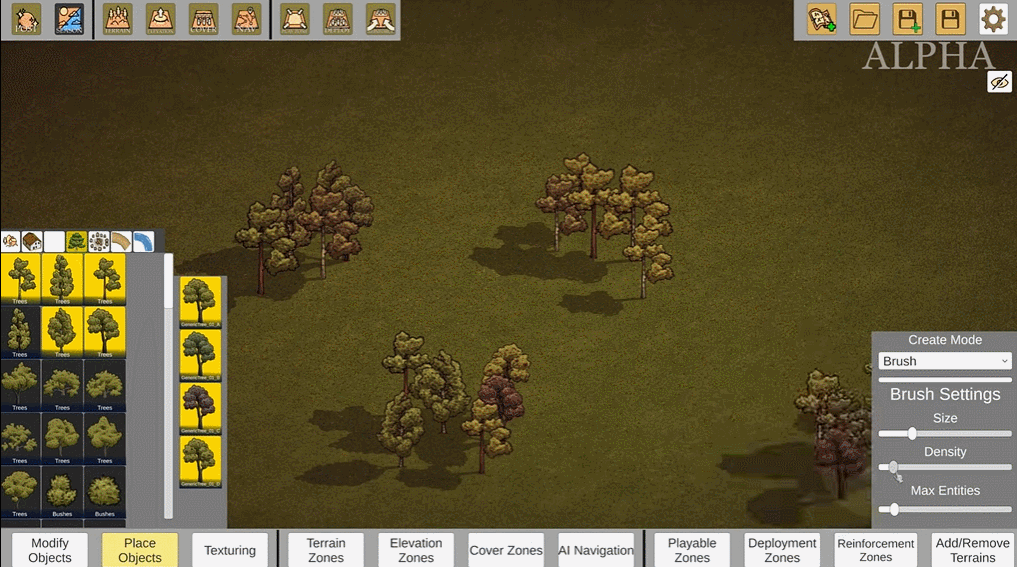
Task: Click Add/Remove Terrains button
Action: click(x=972, y=550)
